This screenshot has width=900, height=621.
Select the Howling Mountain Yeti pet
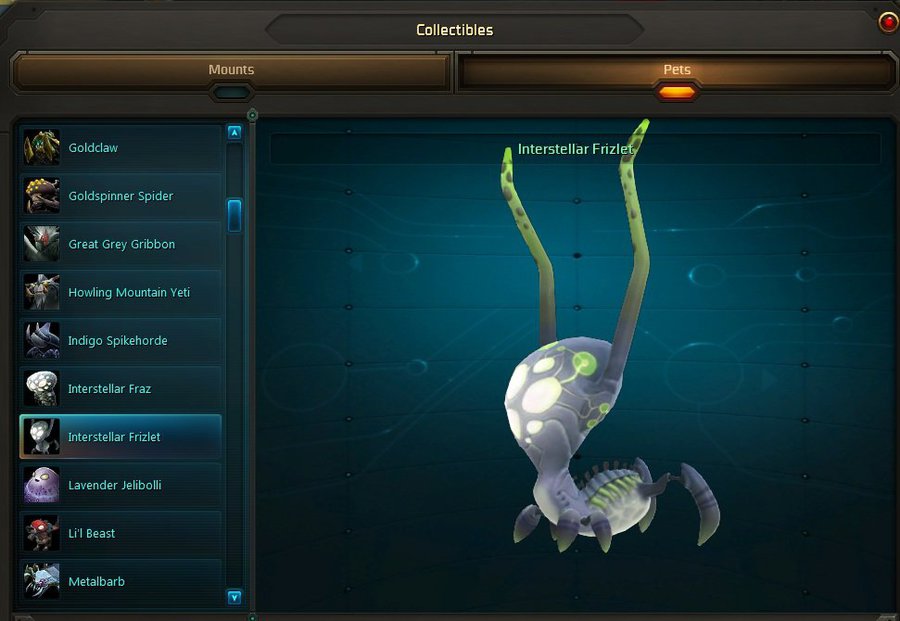click(x=120, y=293)
